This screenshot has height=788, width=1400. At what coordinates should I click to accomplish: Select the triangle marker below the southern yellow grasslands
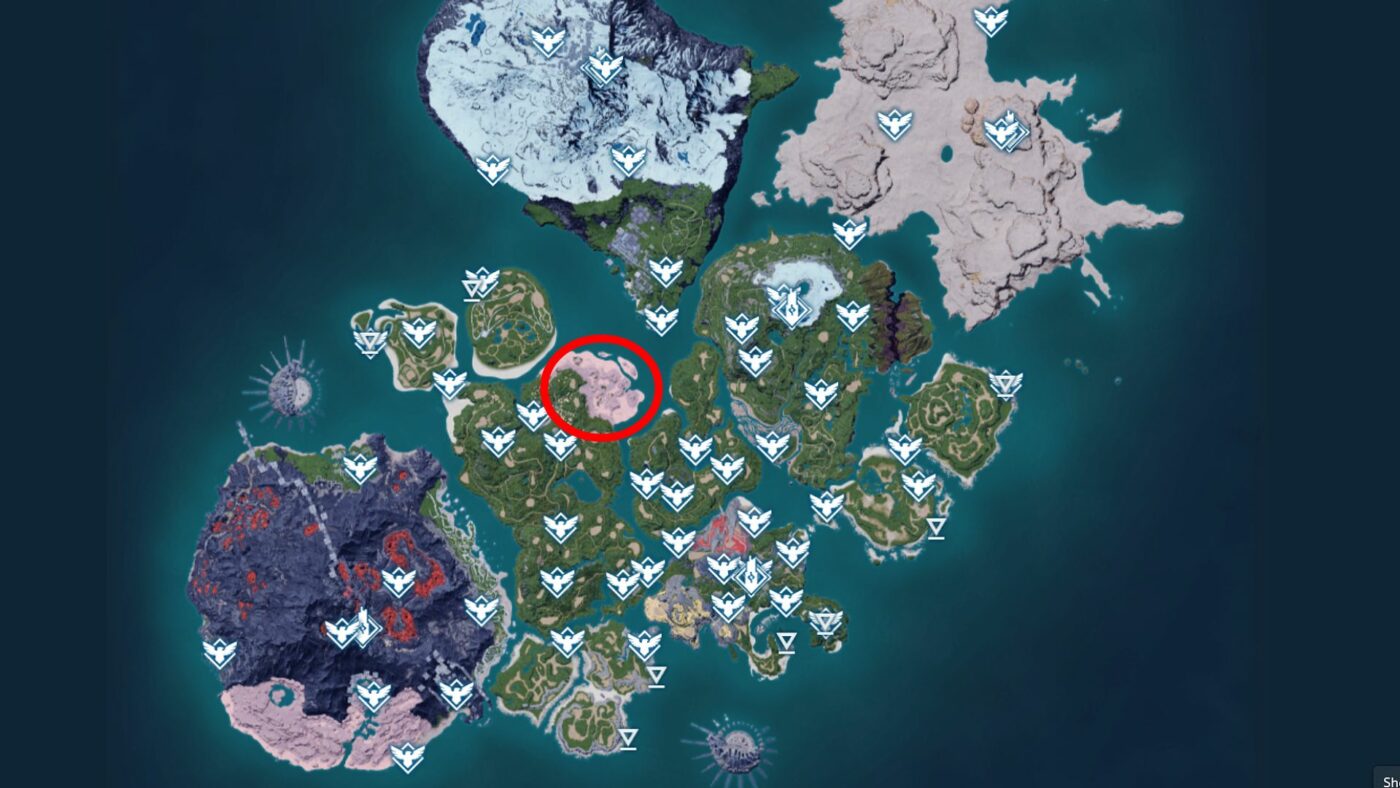coord(655,675)
